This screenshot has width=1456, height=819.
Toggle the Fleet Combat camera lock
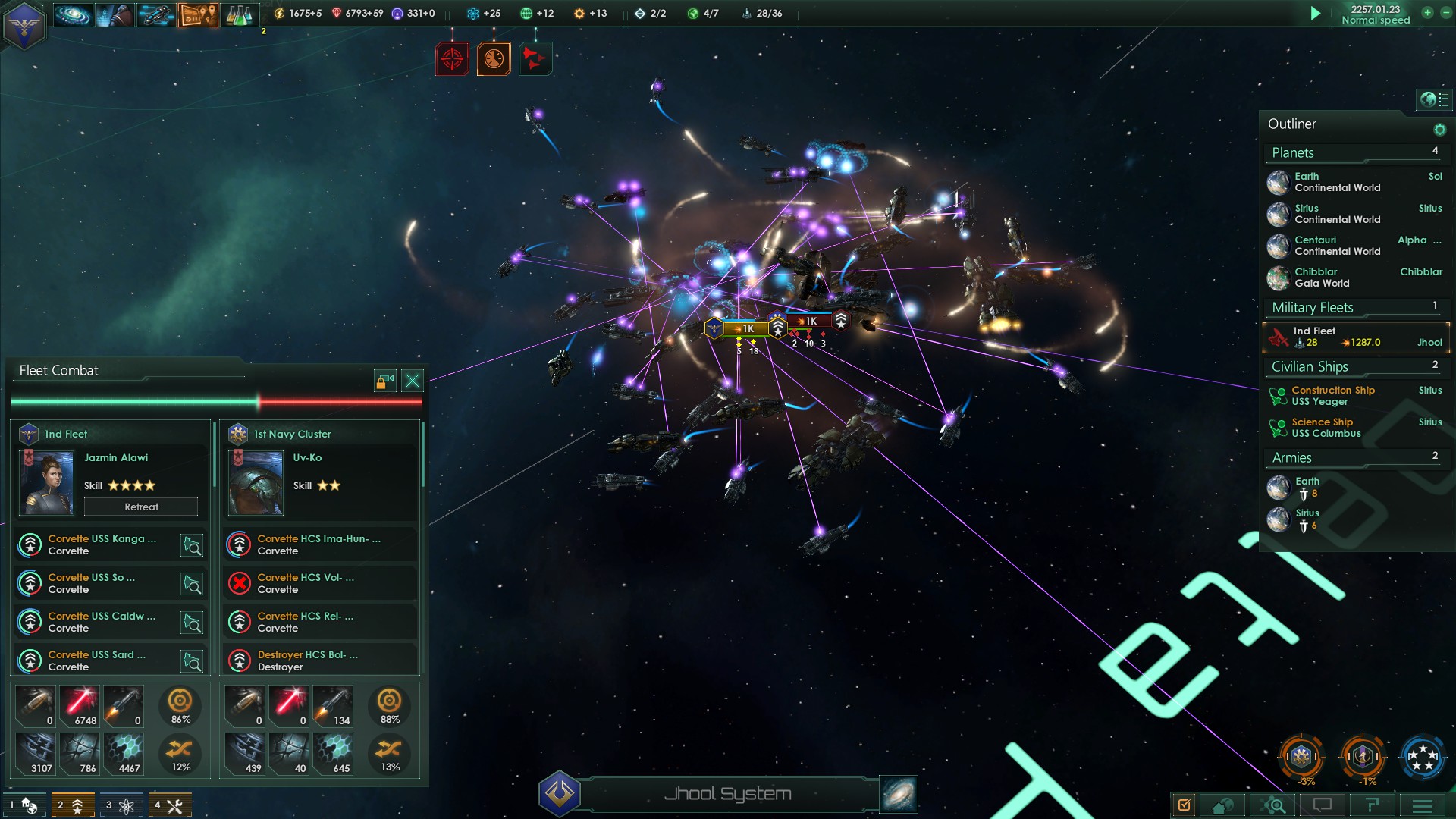385,381
